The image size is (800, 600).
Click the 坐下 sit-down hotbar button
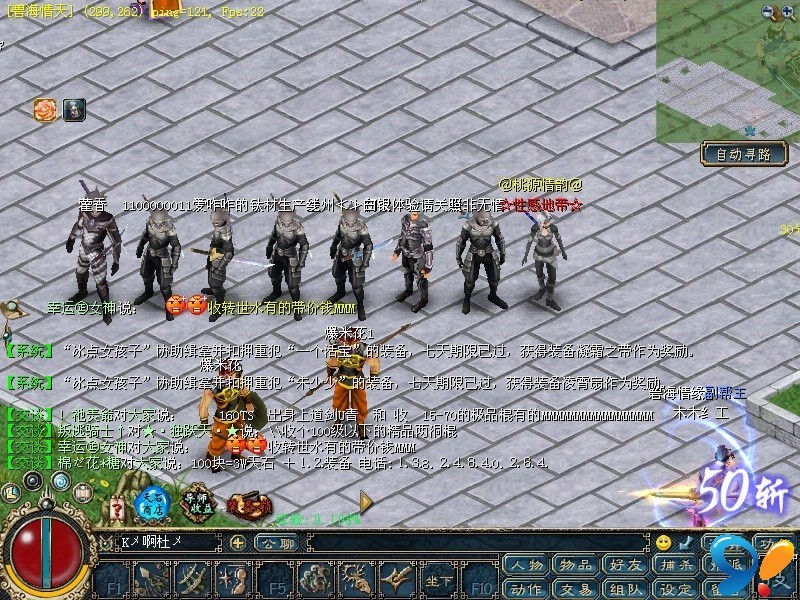(x=437, y=579)
